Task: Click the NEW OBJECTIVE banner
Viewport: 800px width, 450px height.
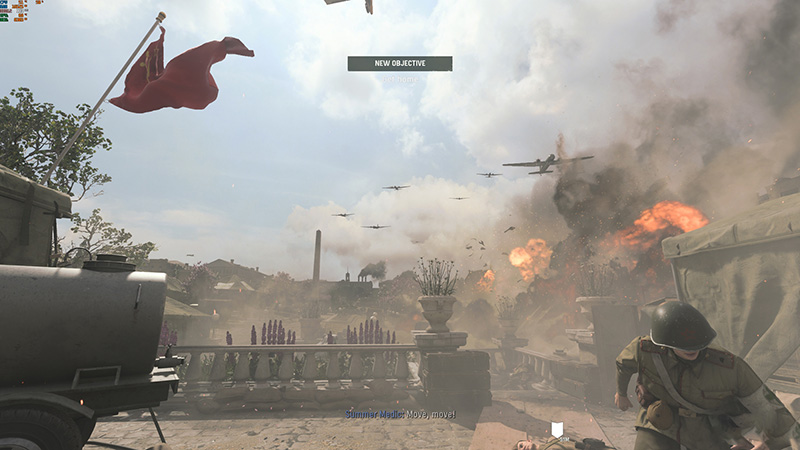Action: [x=400, y=63]
